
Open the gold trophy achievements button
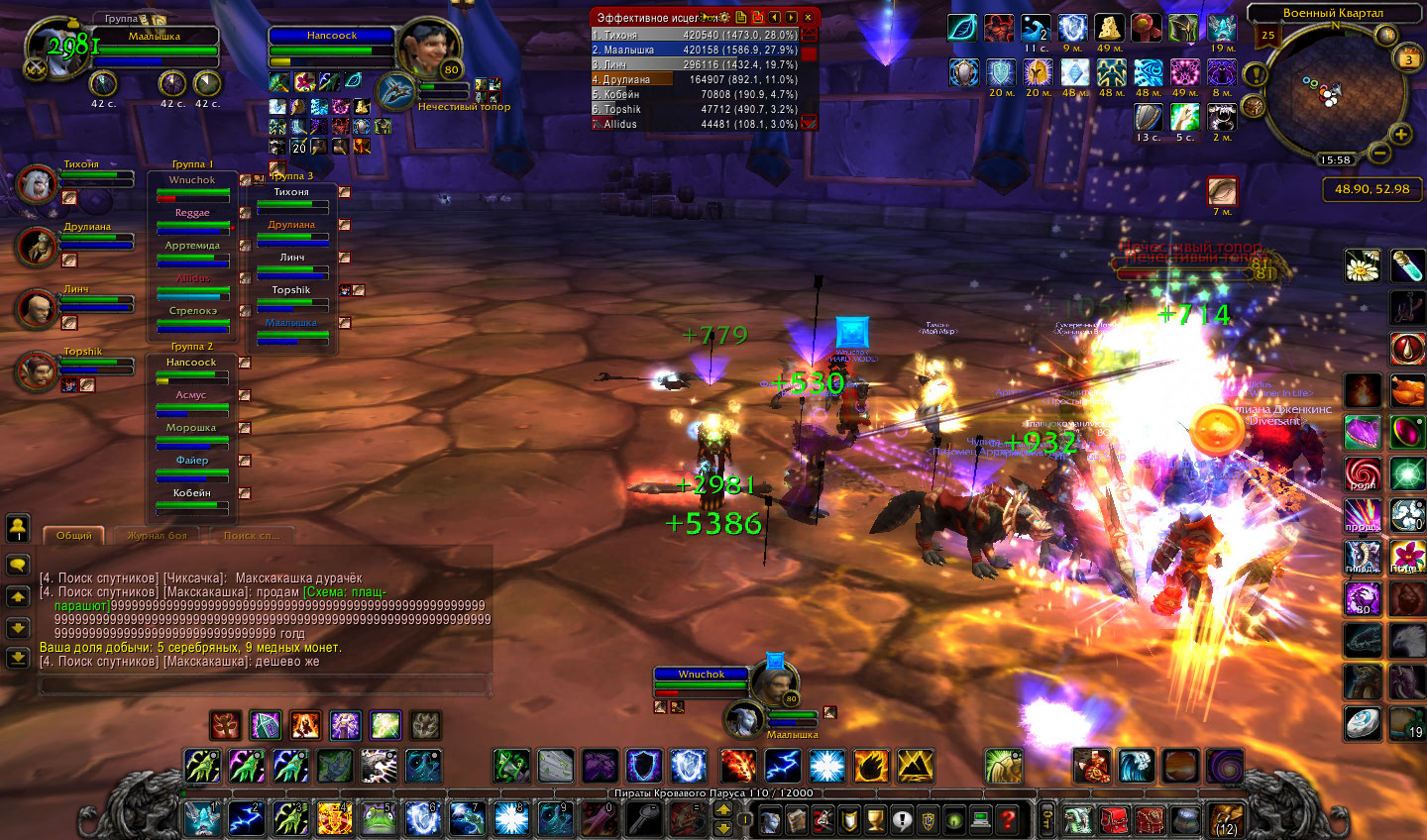point(875,820)
